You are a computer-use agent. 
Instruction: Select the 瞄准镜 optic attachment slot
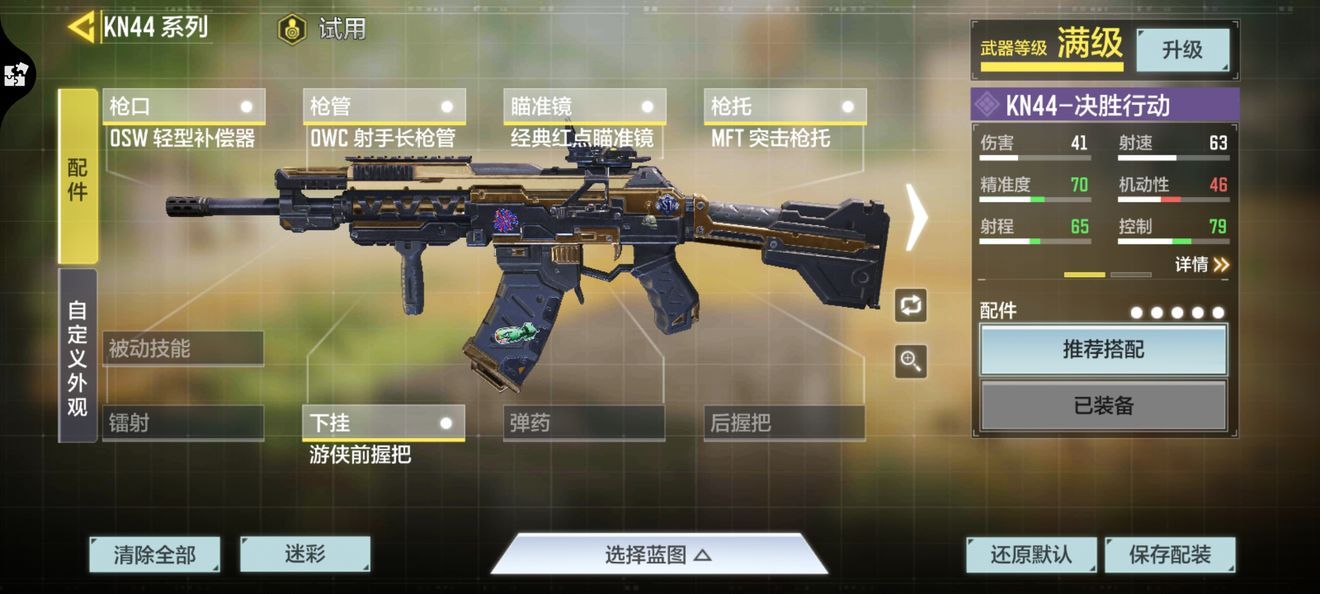click(584, 106)
